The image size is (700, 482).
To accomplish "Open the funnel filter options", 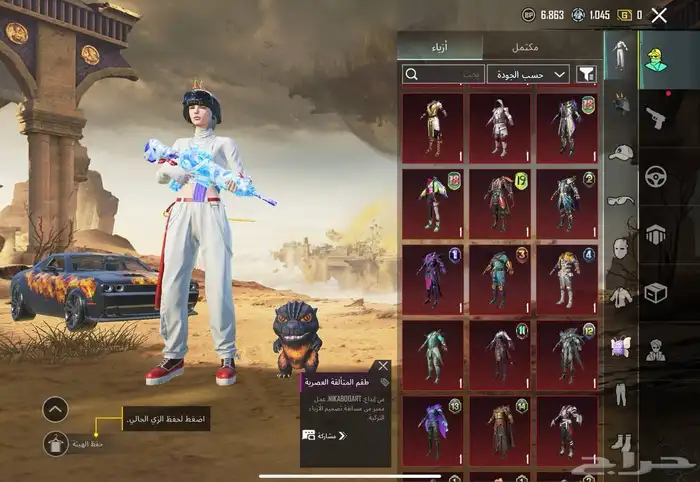I will click(586, 74).
